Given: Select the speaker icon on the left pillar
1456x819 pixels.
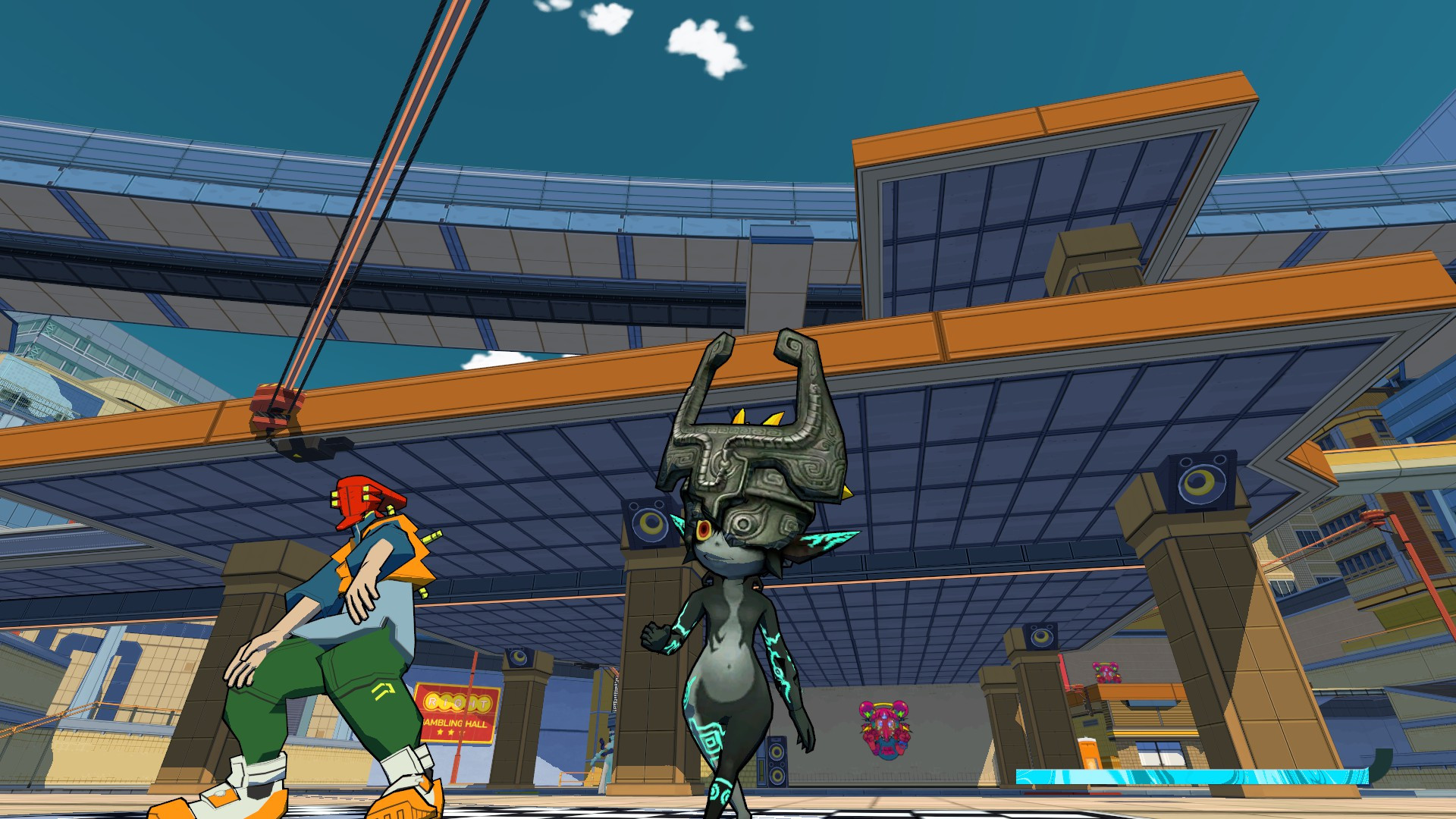Looking at the screenshot, I should point(648,523).
